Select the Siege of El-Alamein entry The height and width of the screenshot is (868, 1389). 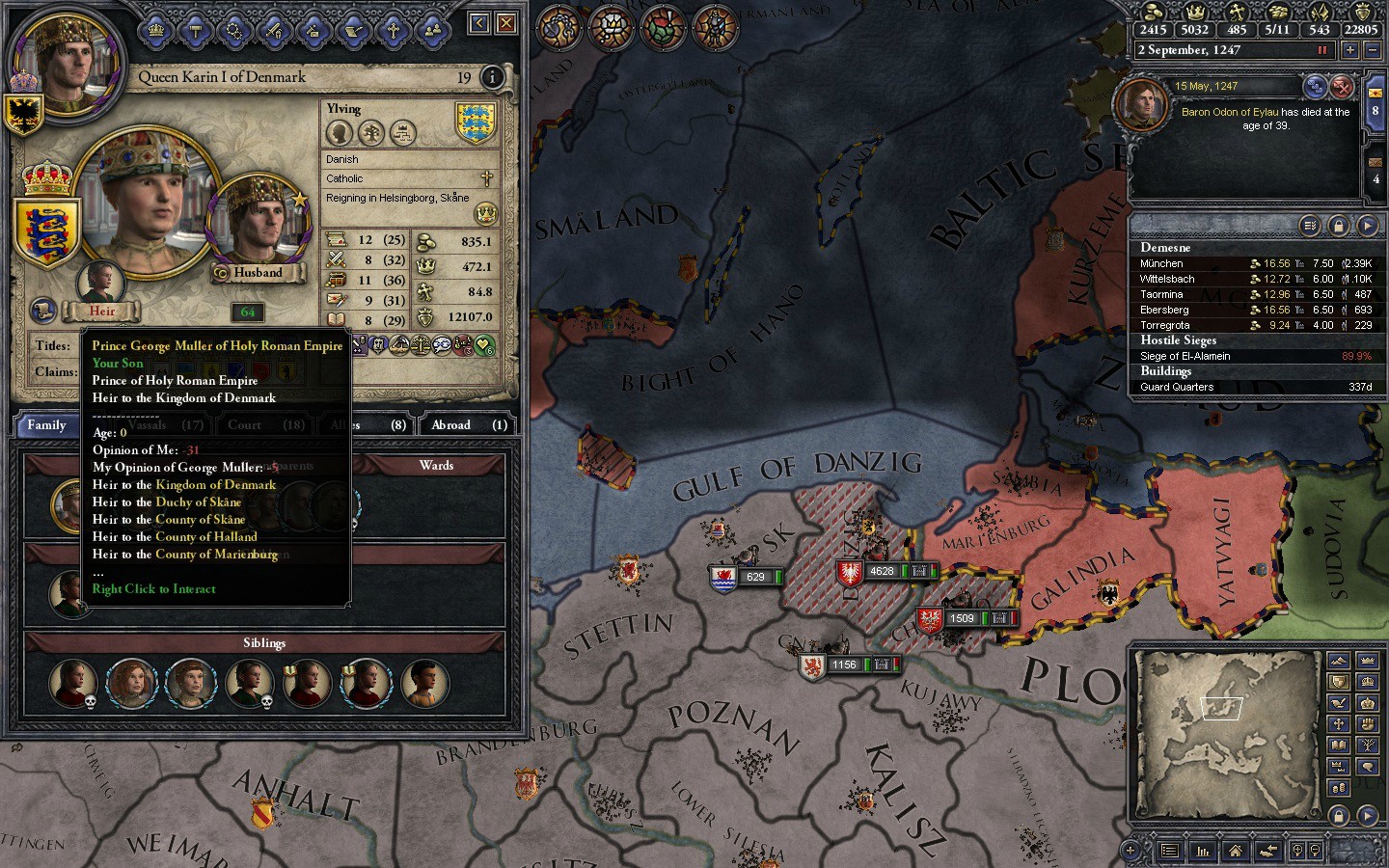point(1254,356)
